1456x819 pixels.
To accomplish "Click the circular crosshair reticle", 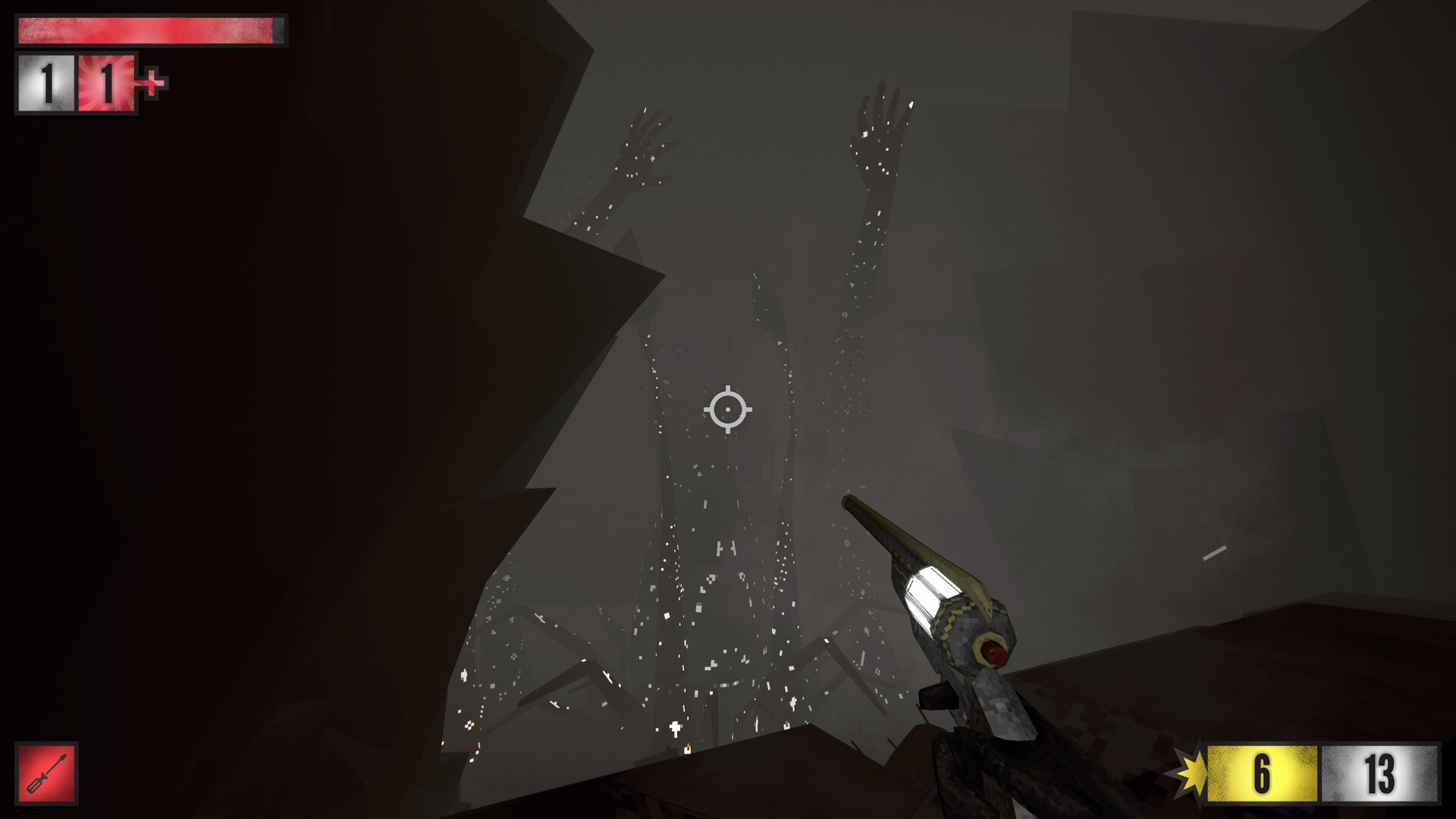I will [x=729, y=409].
